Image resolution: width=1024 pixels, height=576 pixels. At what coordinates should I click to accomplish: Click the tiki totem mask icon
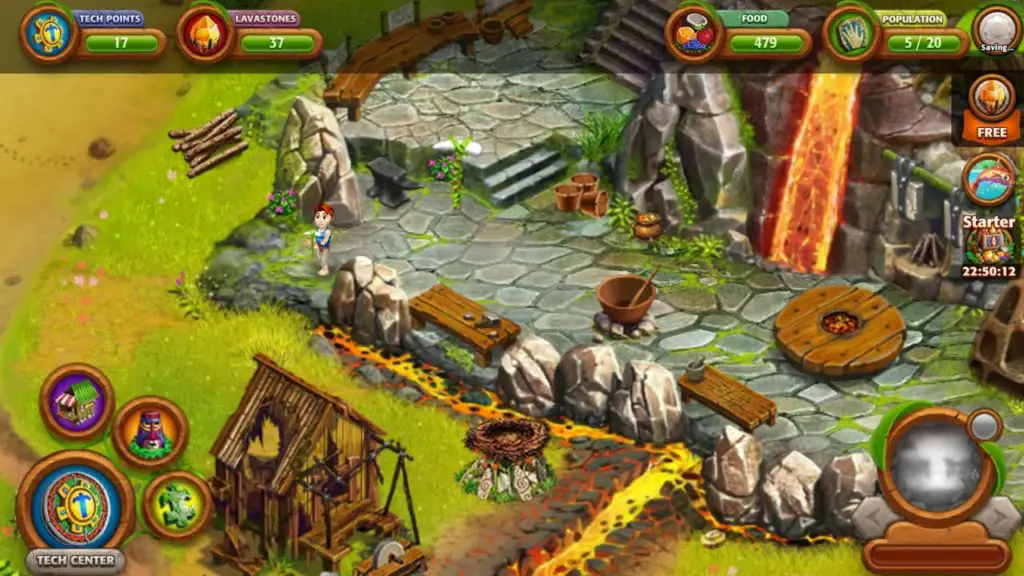(x=150, y=433)
